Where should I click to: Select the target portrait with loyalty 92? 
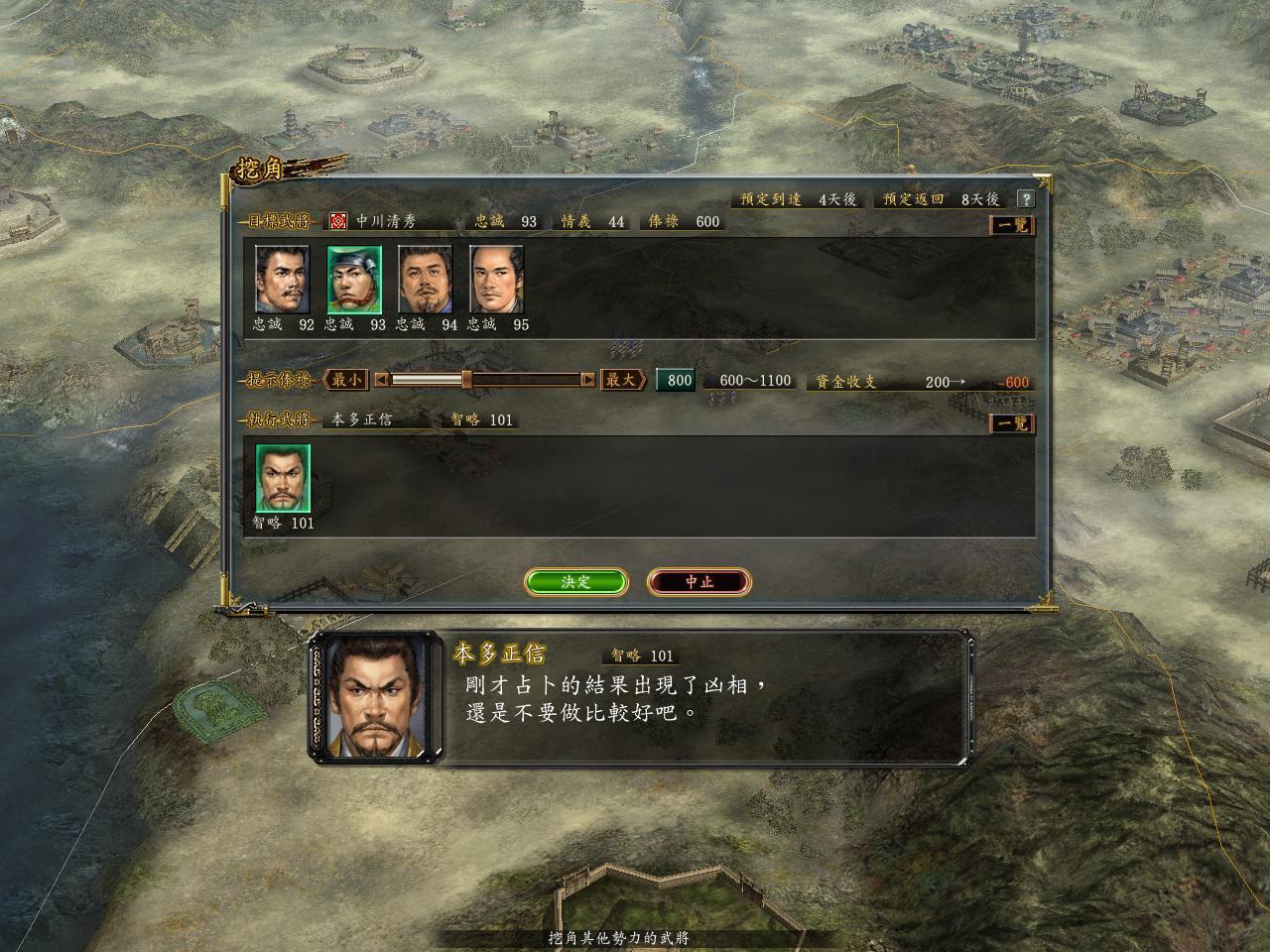283,279
